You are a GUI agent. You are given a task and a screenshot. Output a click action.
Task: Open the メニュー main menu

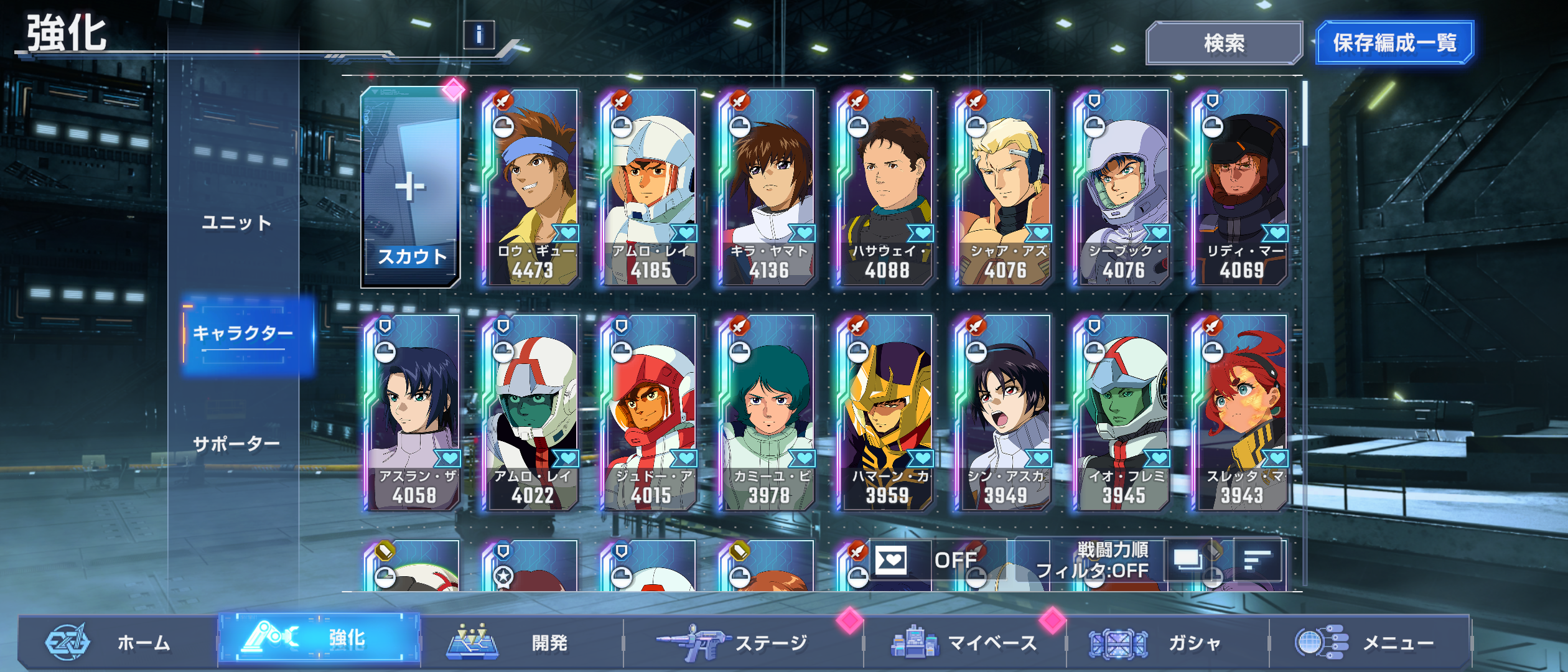(1369, 642)
